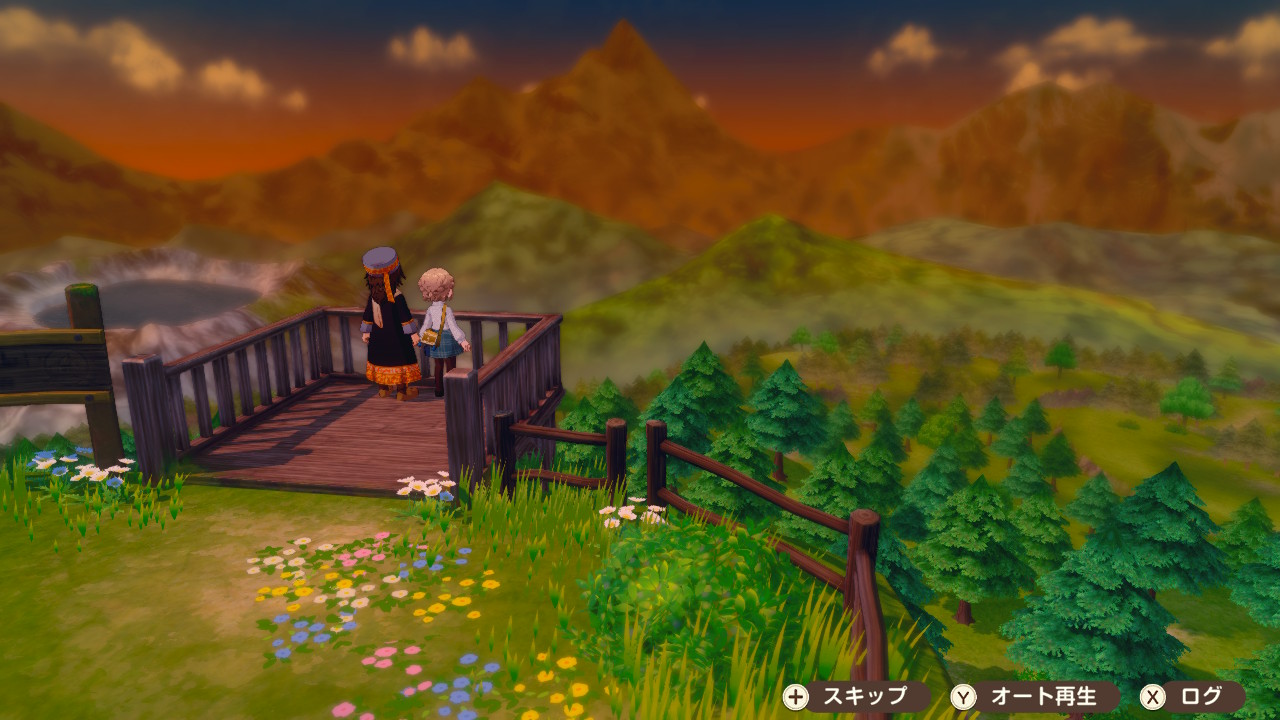Open the ログ dialogue log
Image resolution: width=1280 pixels, height=720 pixels.
(1192, 696)
